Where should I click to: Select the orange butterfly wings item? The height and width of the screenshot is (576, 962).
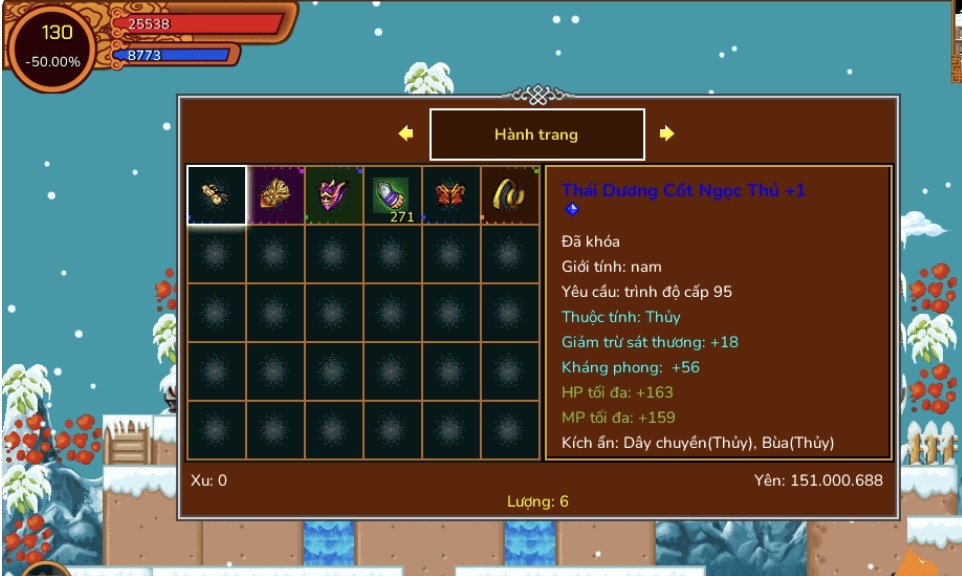452,196
